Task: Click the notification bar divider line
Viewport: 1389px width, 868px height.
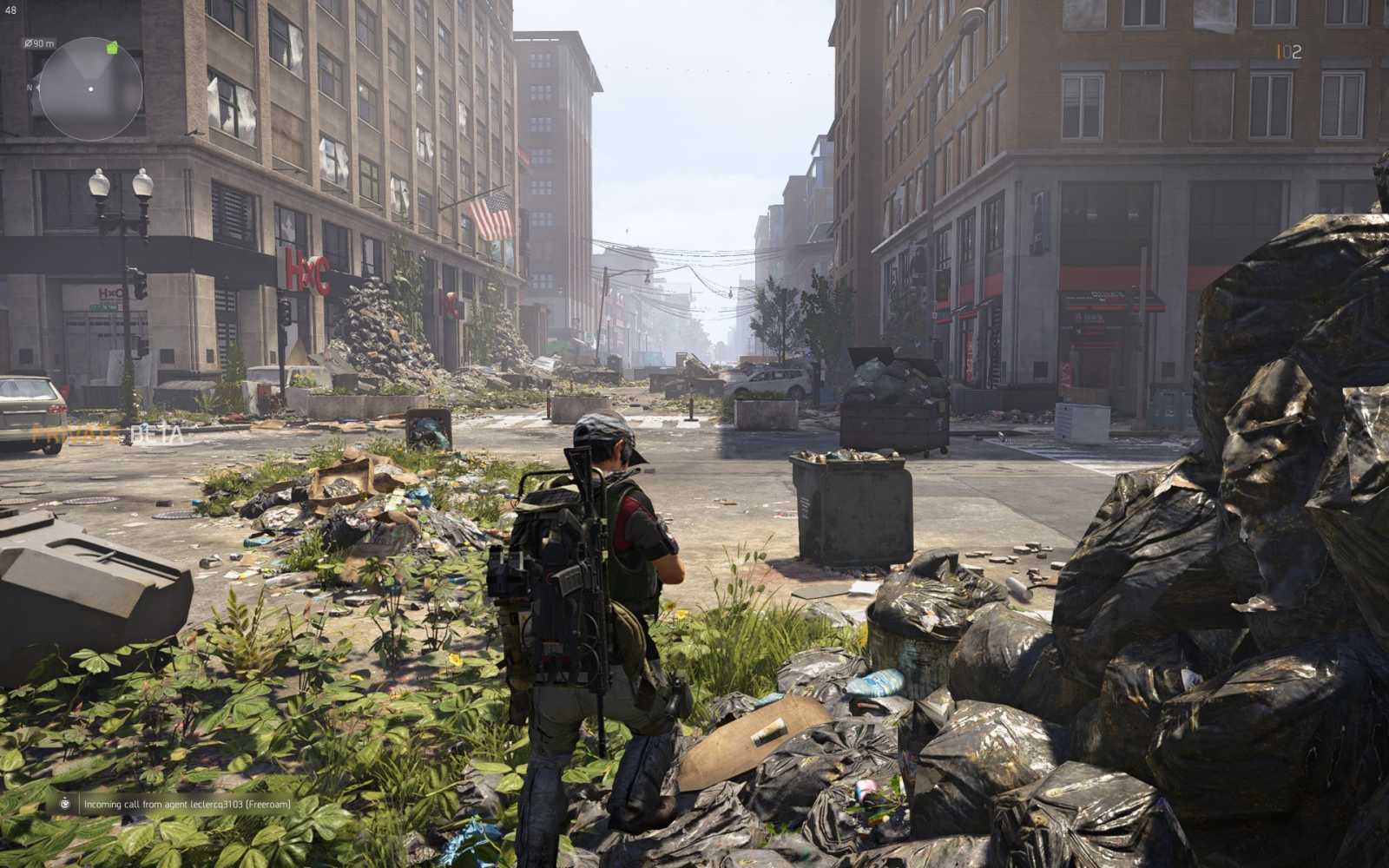Action: click(79, 805)
